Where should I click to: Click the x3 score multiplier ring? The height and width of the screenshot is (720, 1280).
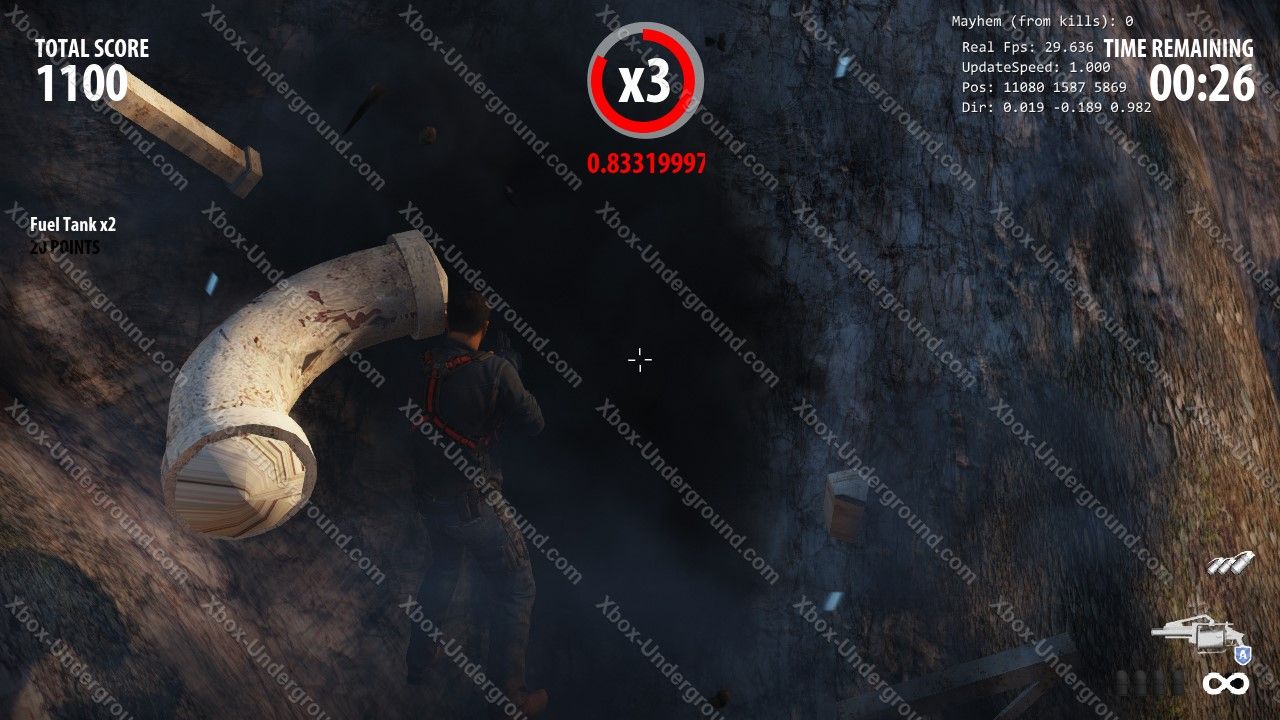click(x=645, y=80)
